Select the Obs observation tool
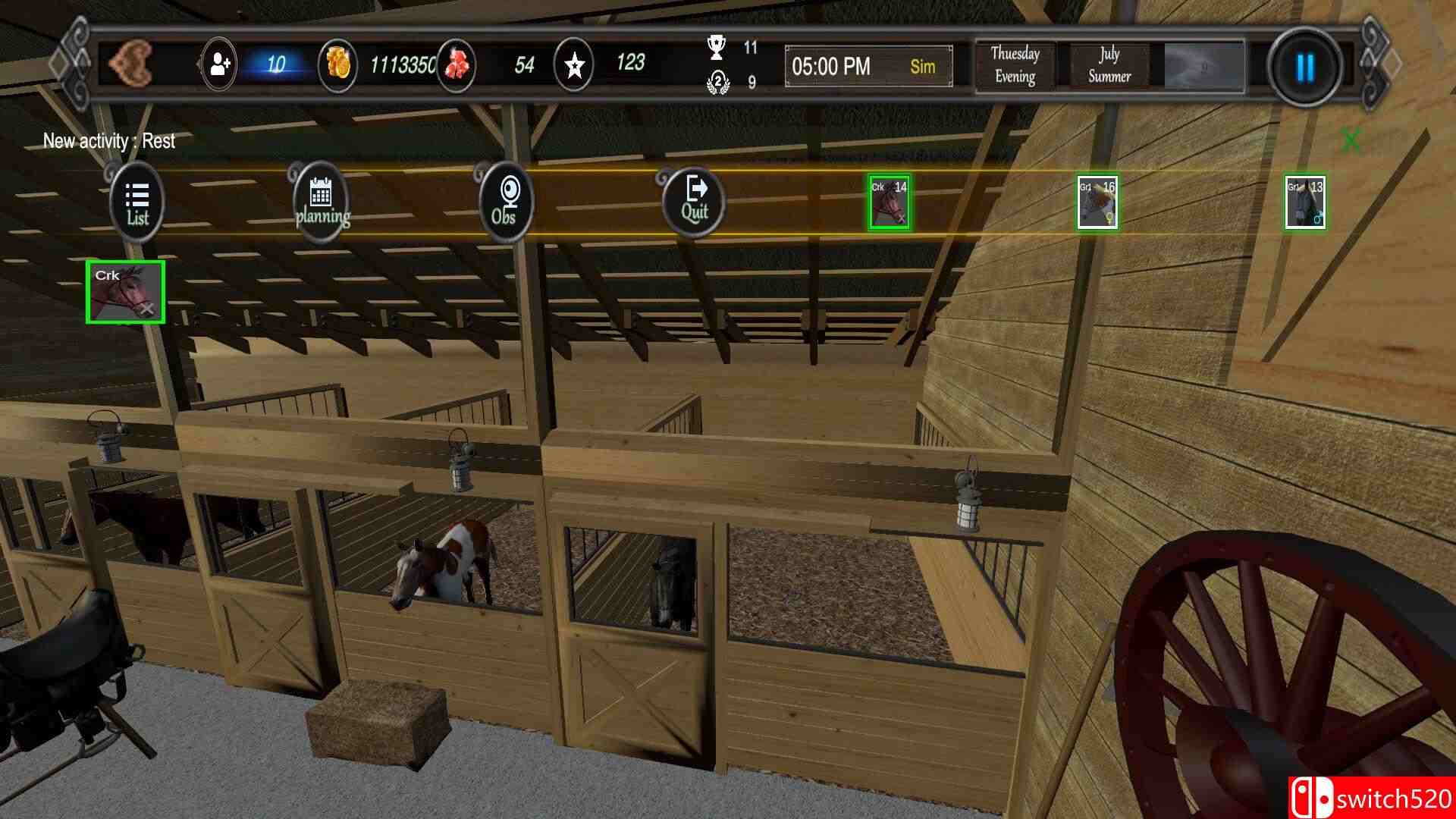Viewport: 1456px width, 819px height. [505, 199]
